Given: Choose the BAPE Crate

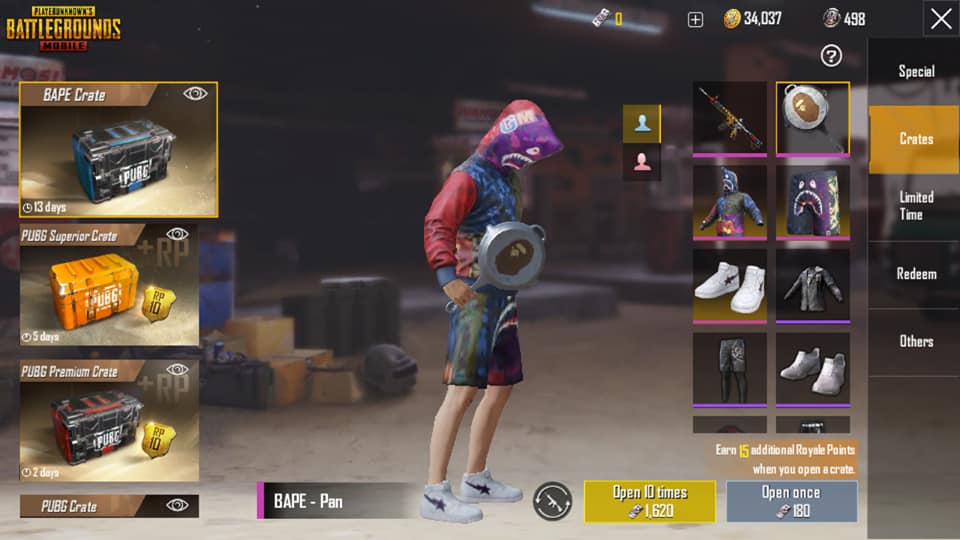Looking at the screenshot, I should click(118, 150).
